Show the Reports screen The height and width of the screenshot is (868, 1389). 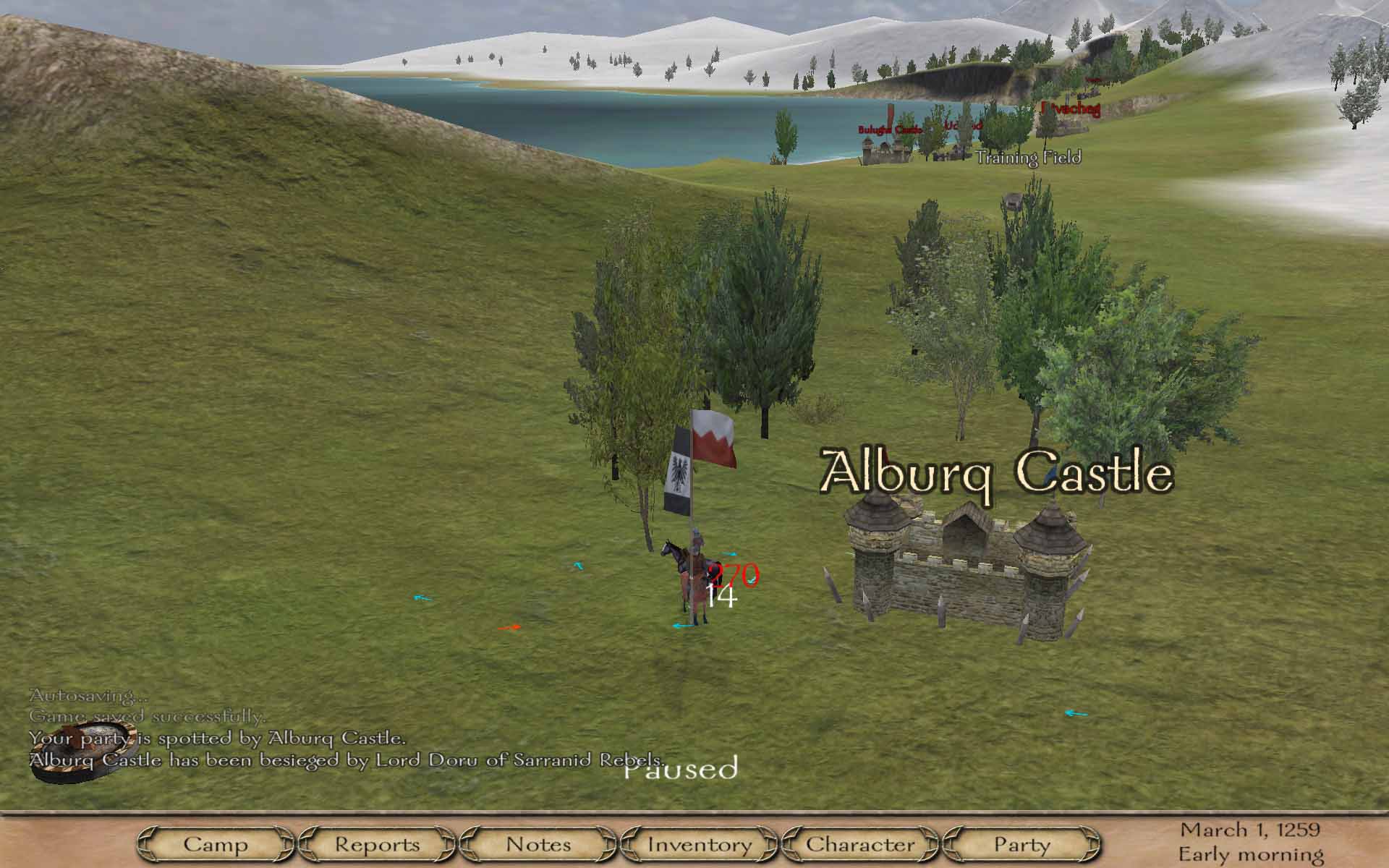(377, 844)
